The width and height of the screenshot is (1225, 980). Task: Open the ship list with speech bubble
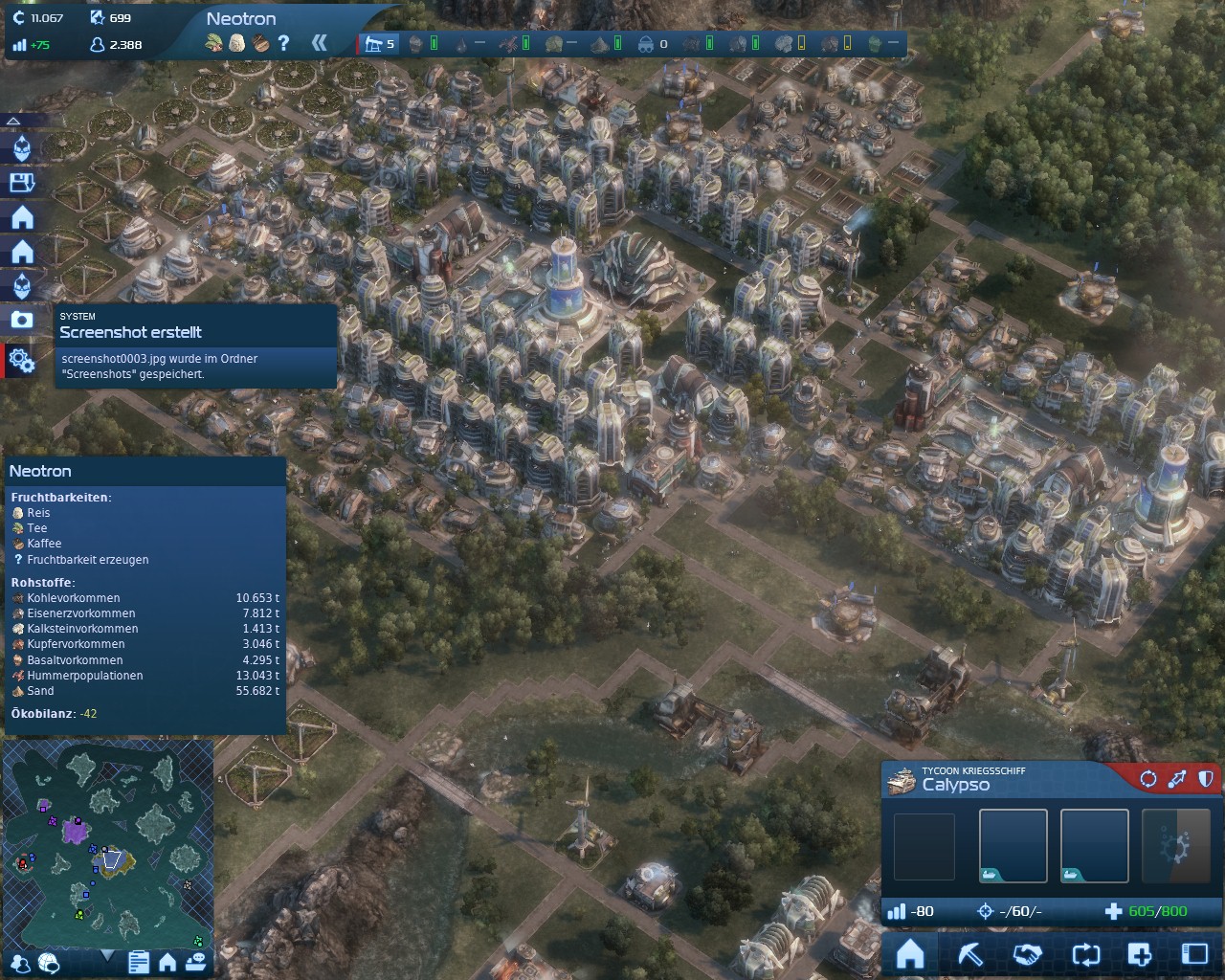195,962
